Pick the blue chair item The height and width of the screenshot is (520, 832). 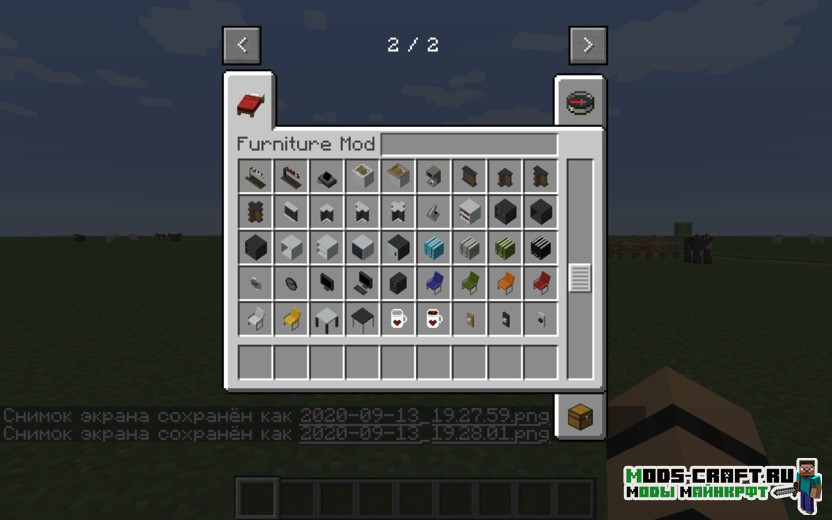[434, 283]
